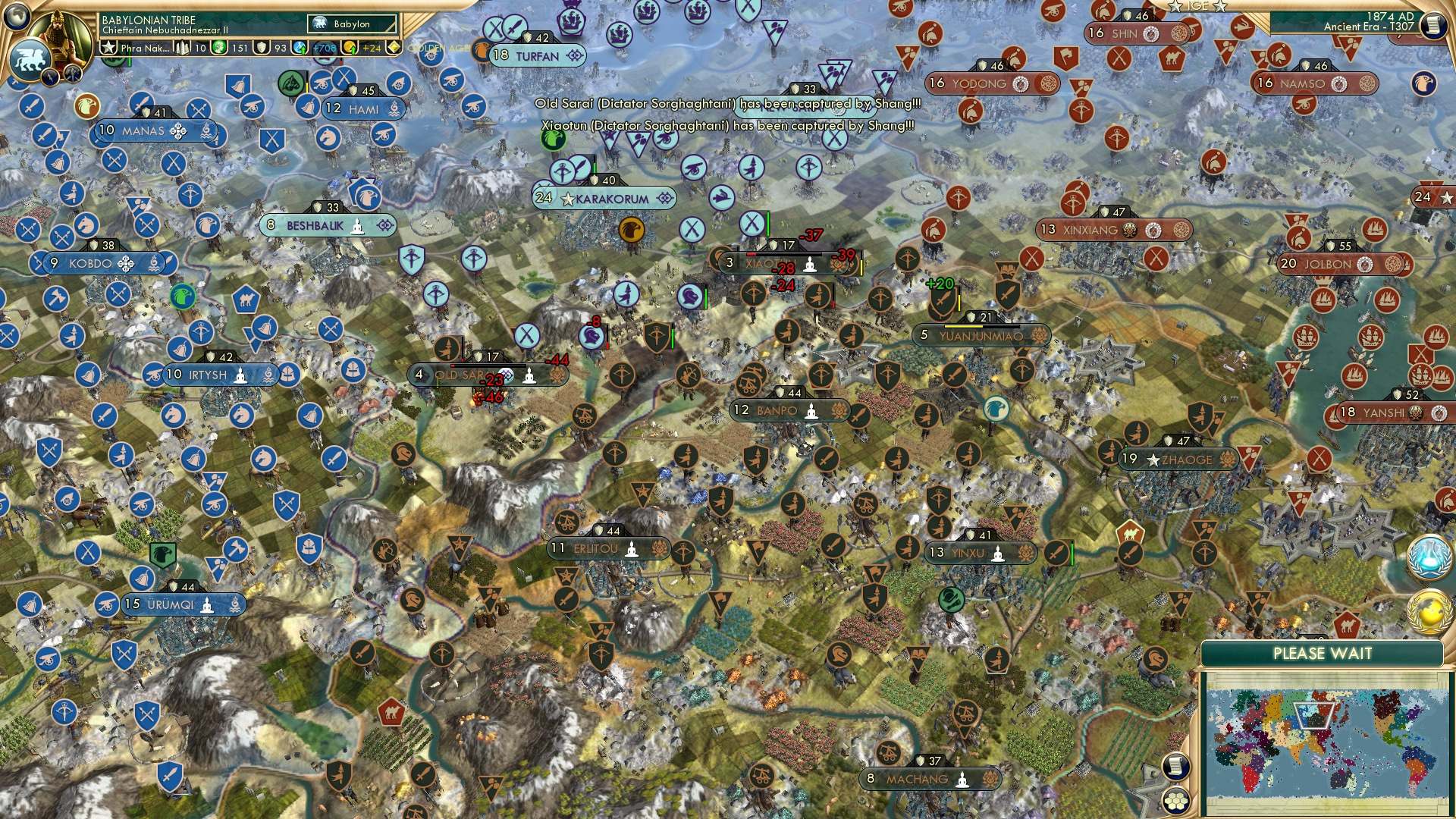The height and width of the screenshot is (819, 1456).
Task: Toggle the hex grid overlay icon
Action: pos(1176,801)
